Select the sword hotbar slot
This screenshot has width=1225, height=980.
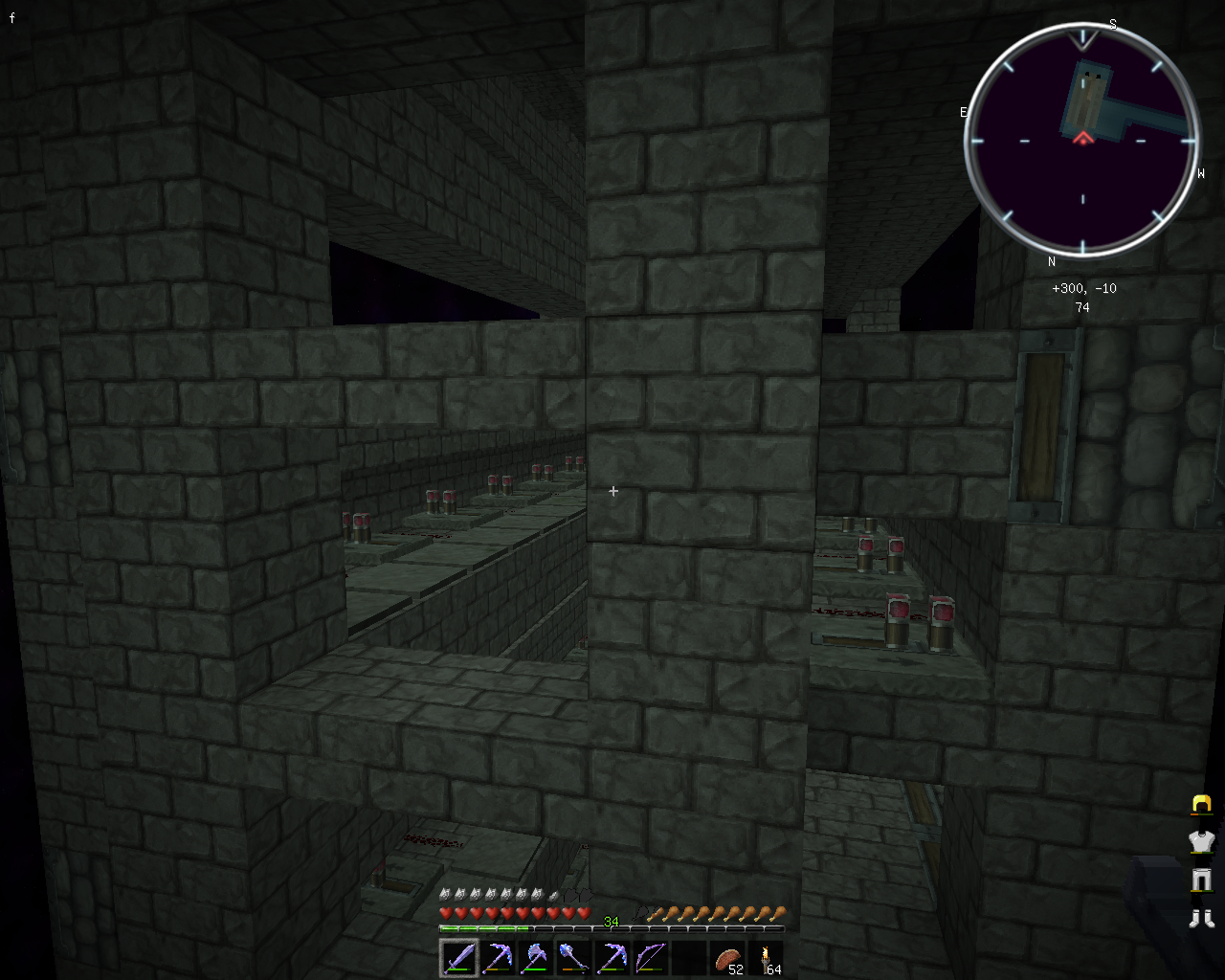pyautogui.click(x=458, y=957)
